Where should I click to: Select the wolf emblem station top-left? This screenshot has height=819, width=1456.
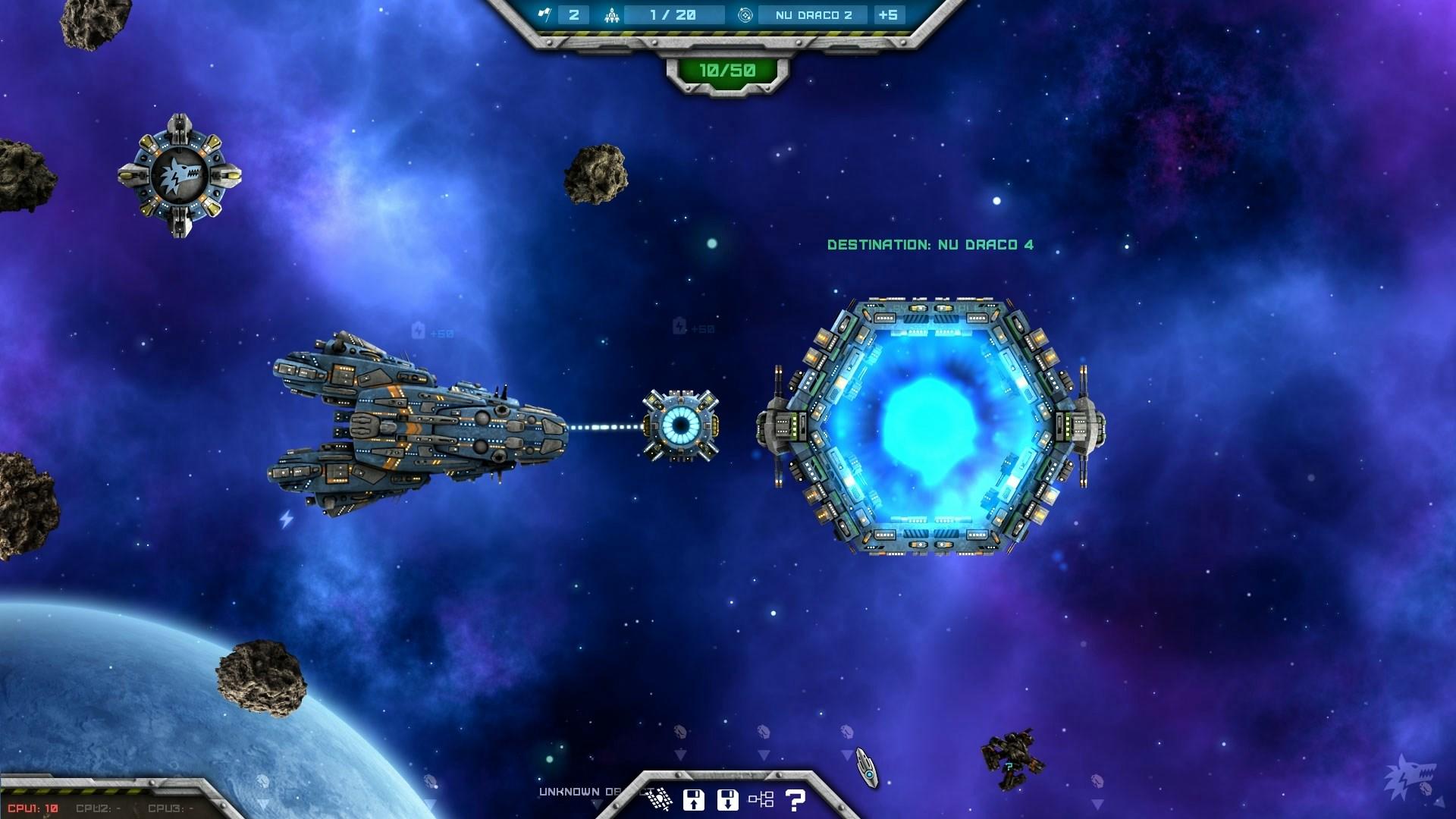click(x=180, y=174)
